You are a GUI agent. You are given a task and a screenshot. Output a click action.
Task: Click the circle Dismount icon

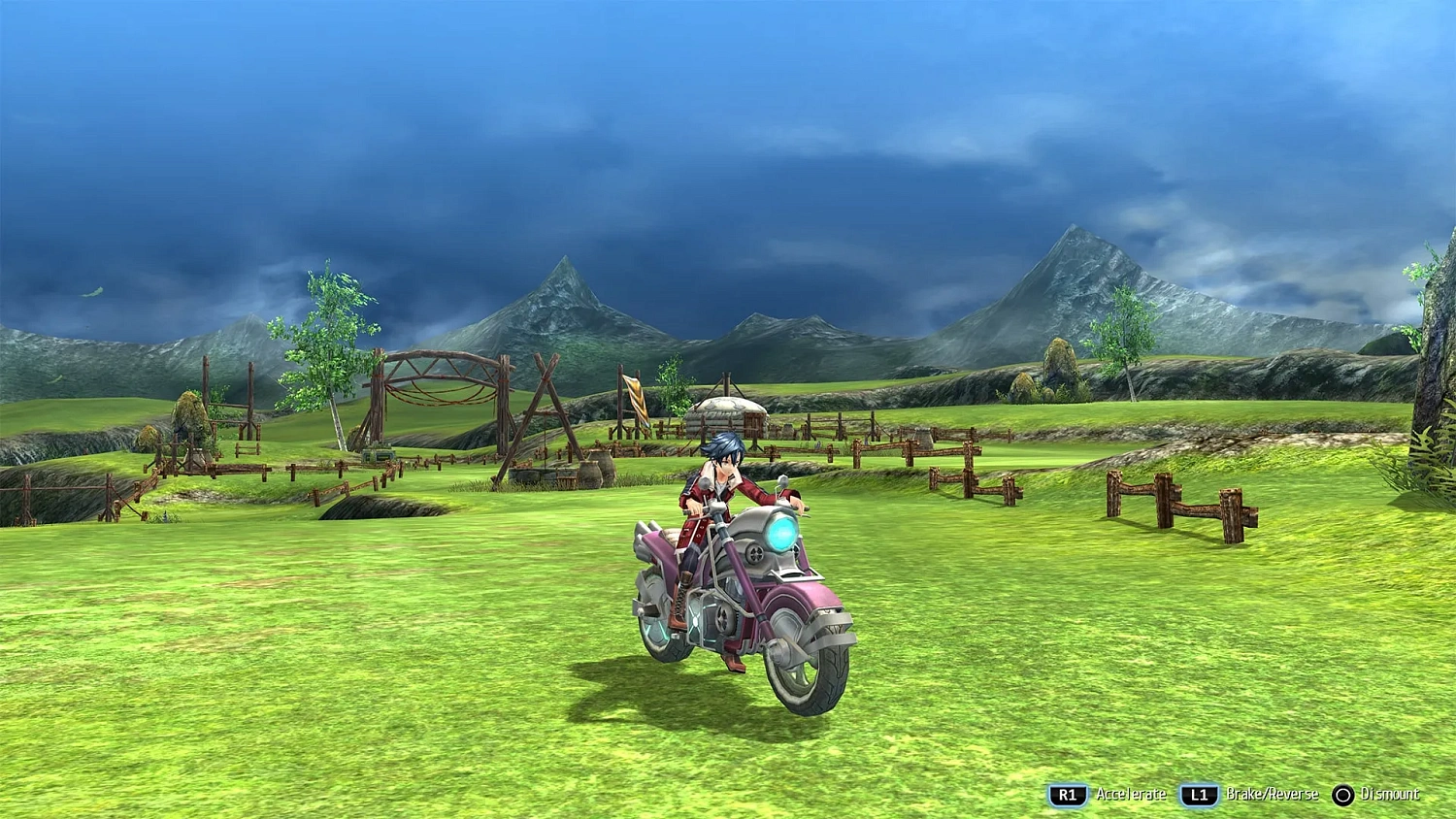[1342, 793]
